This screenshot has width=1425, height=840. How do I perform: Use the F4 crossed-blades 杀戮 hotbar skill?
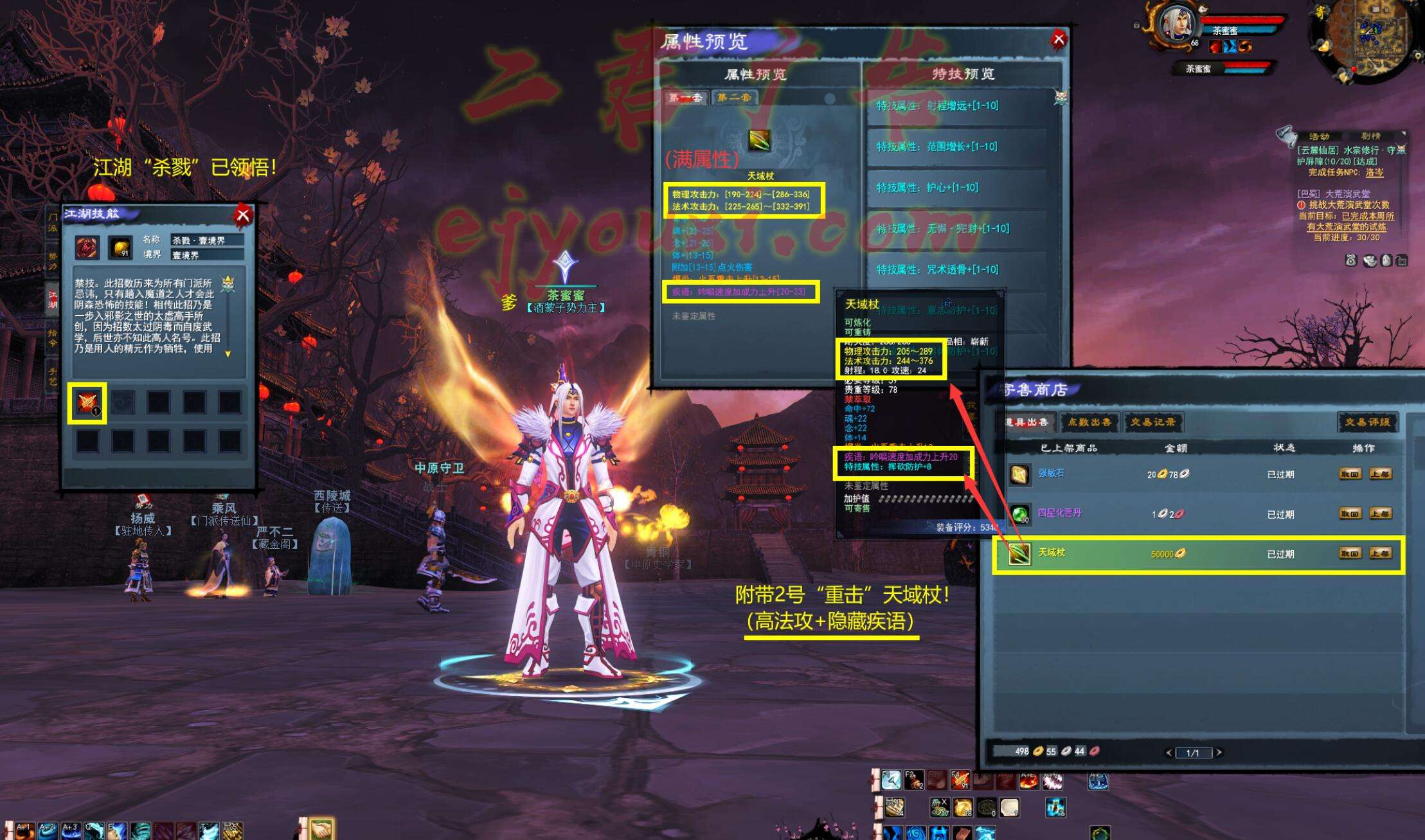(960, 780)
